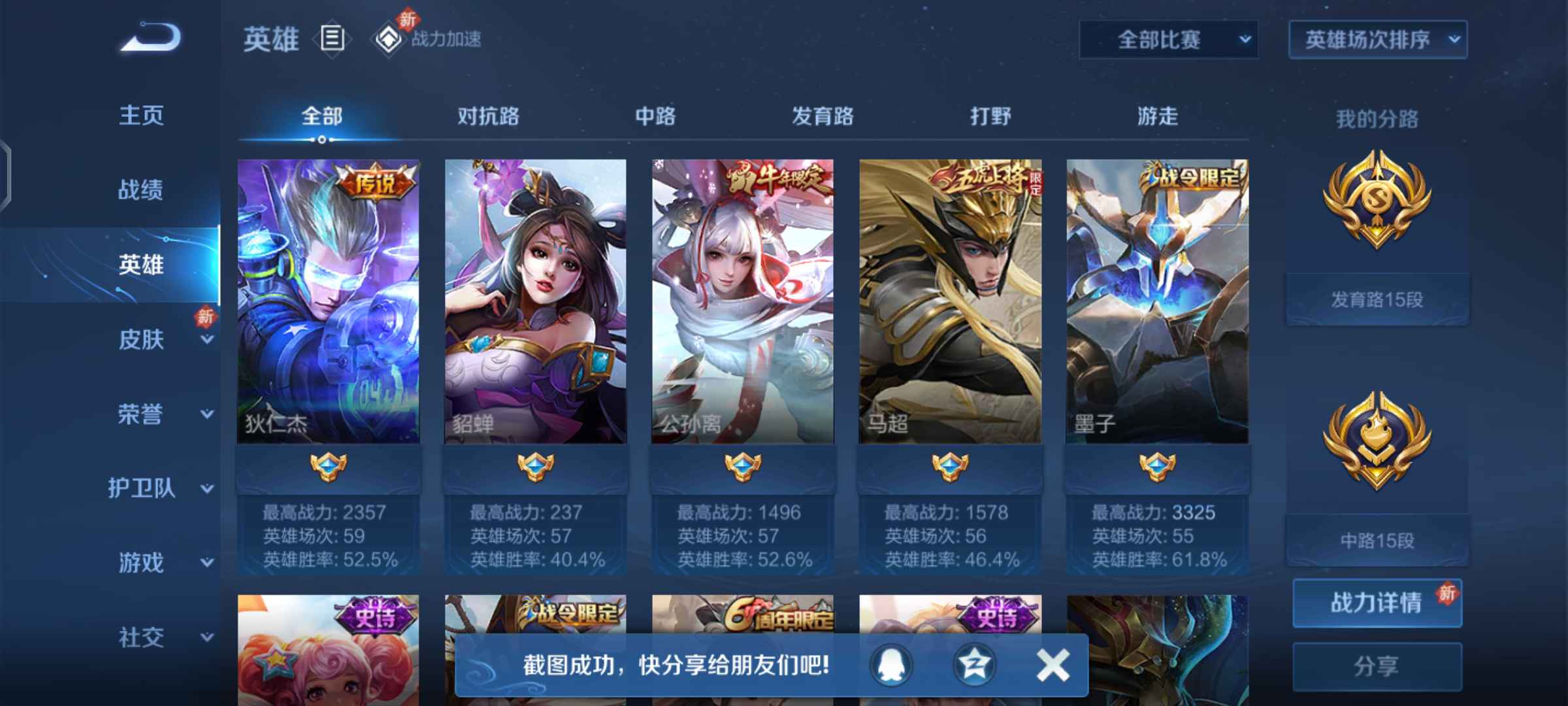Click the rank badge below 狄仁杰

coord(327,467)
